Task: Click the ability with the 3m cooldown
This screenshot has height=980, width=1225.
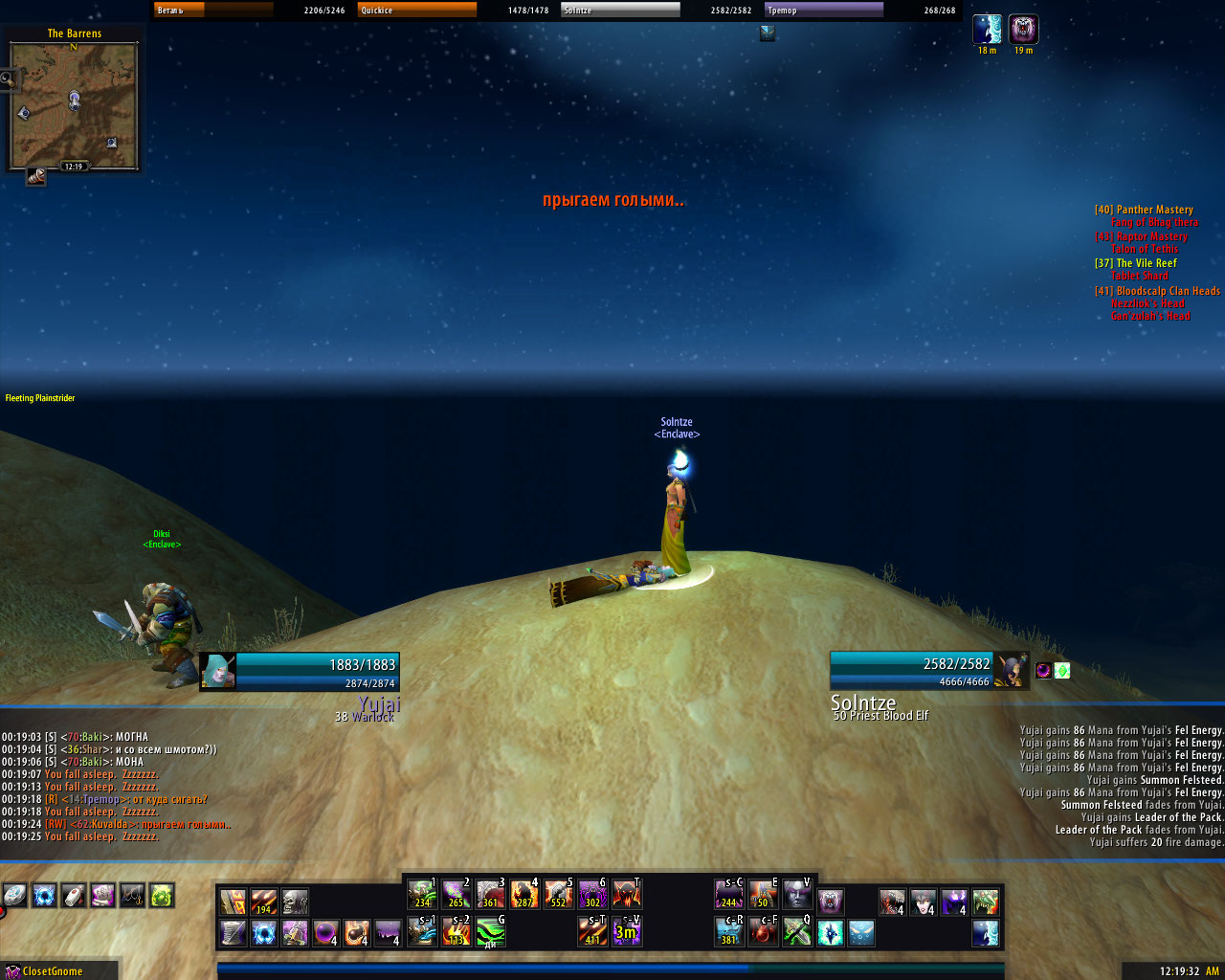Action: click(626, 931)
